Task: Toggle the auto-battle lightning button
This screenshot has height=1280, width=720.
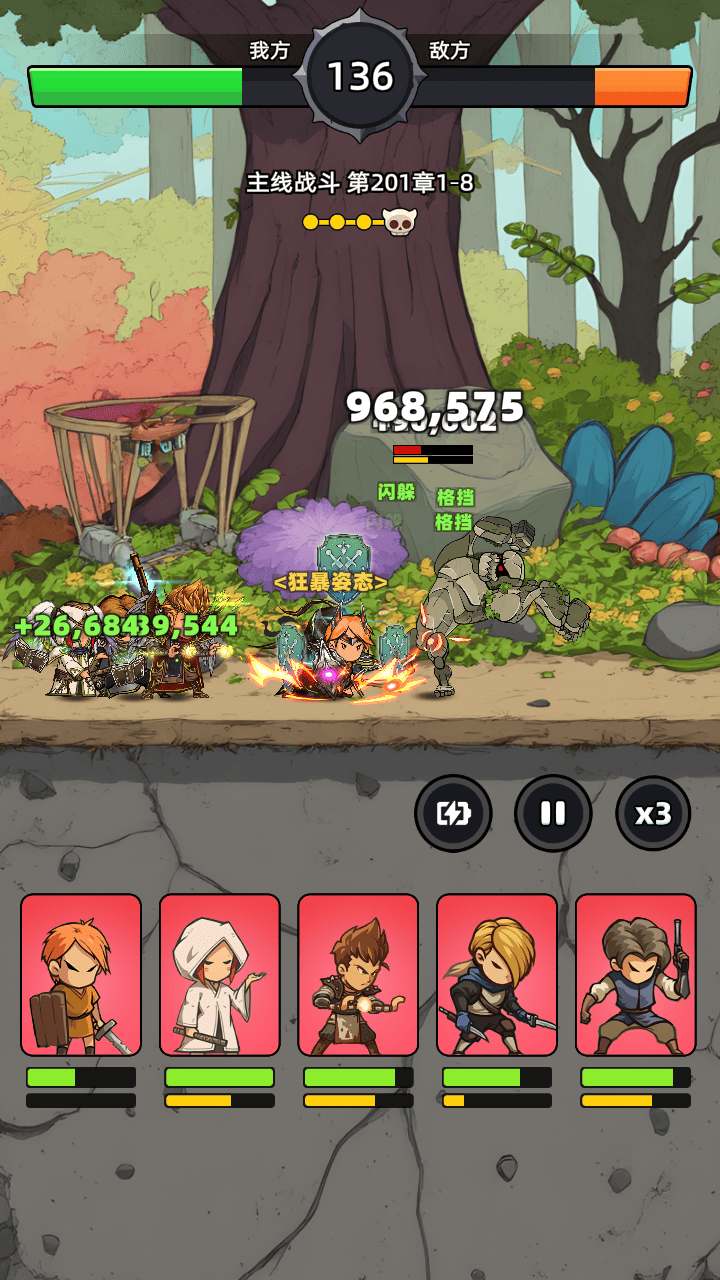Action: click(x=453, y=813)
